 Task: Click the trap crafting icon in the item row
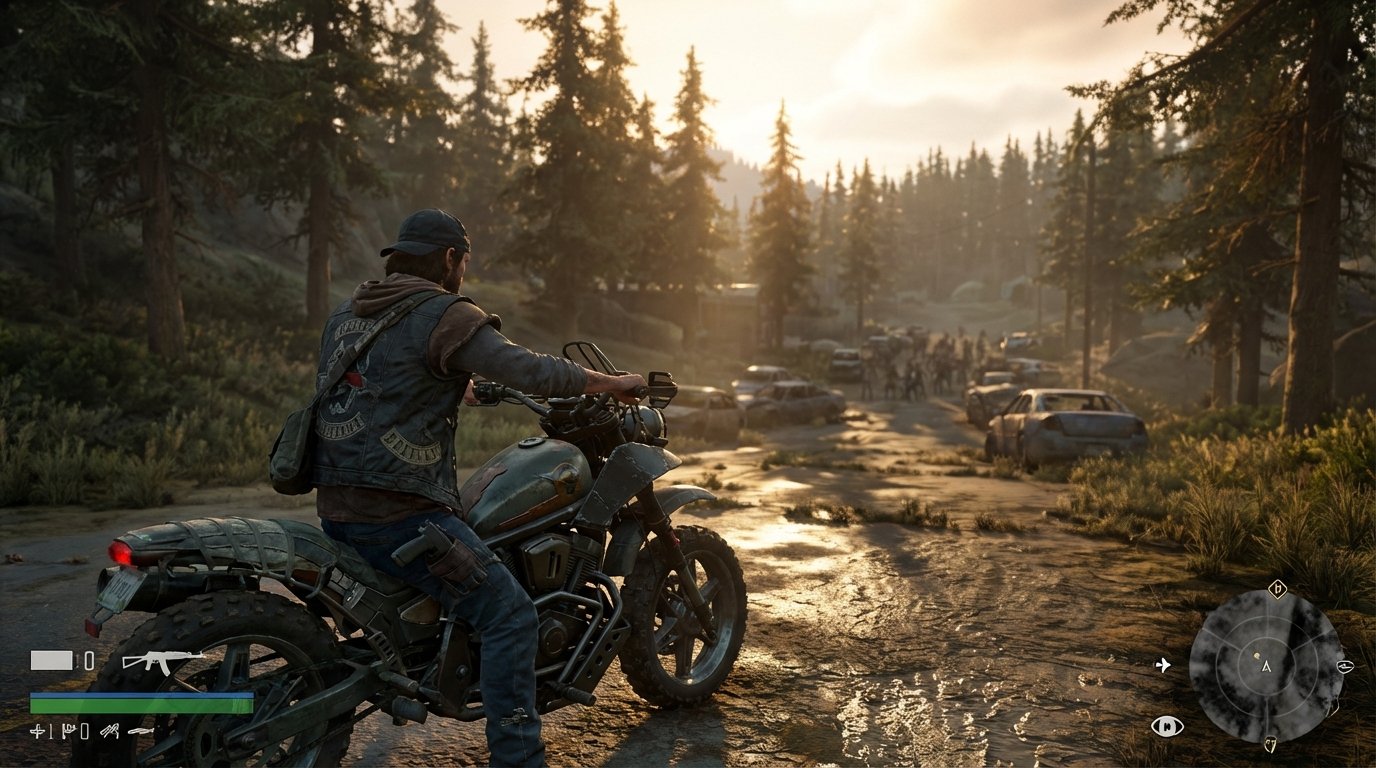pyautogui.click(x=110, y=732)
